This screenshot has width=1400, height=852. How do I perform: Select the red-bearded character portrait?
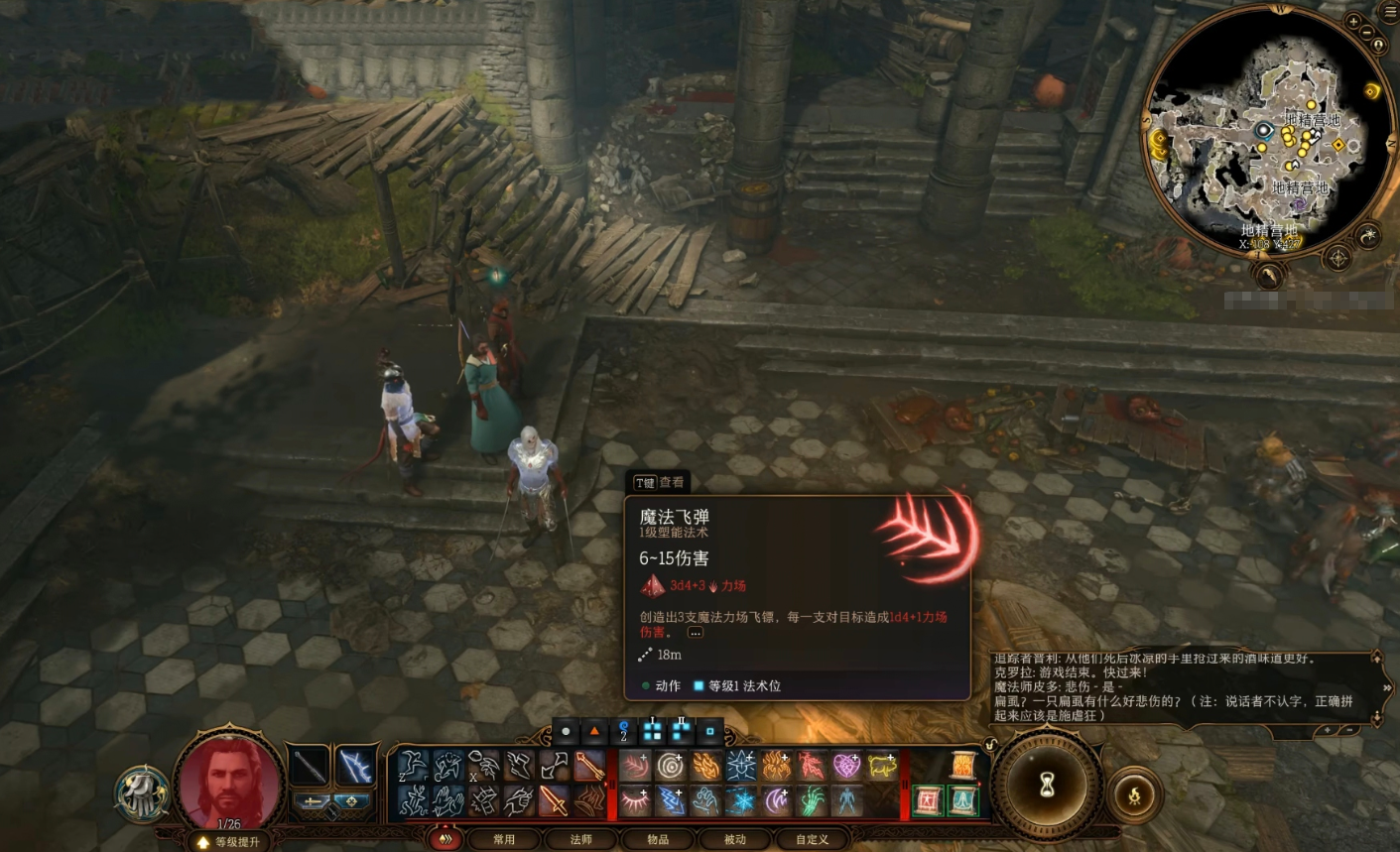(x=227, y=780)
